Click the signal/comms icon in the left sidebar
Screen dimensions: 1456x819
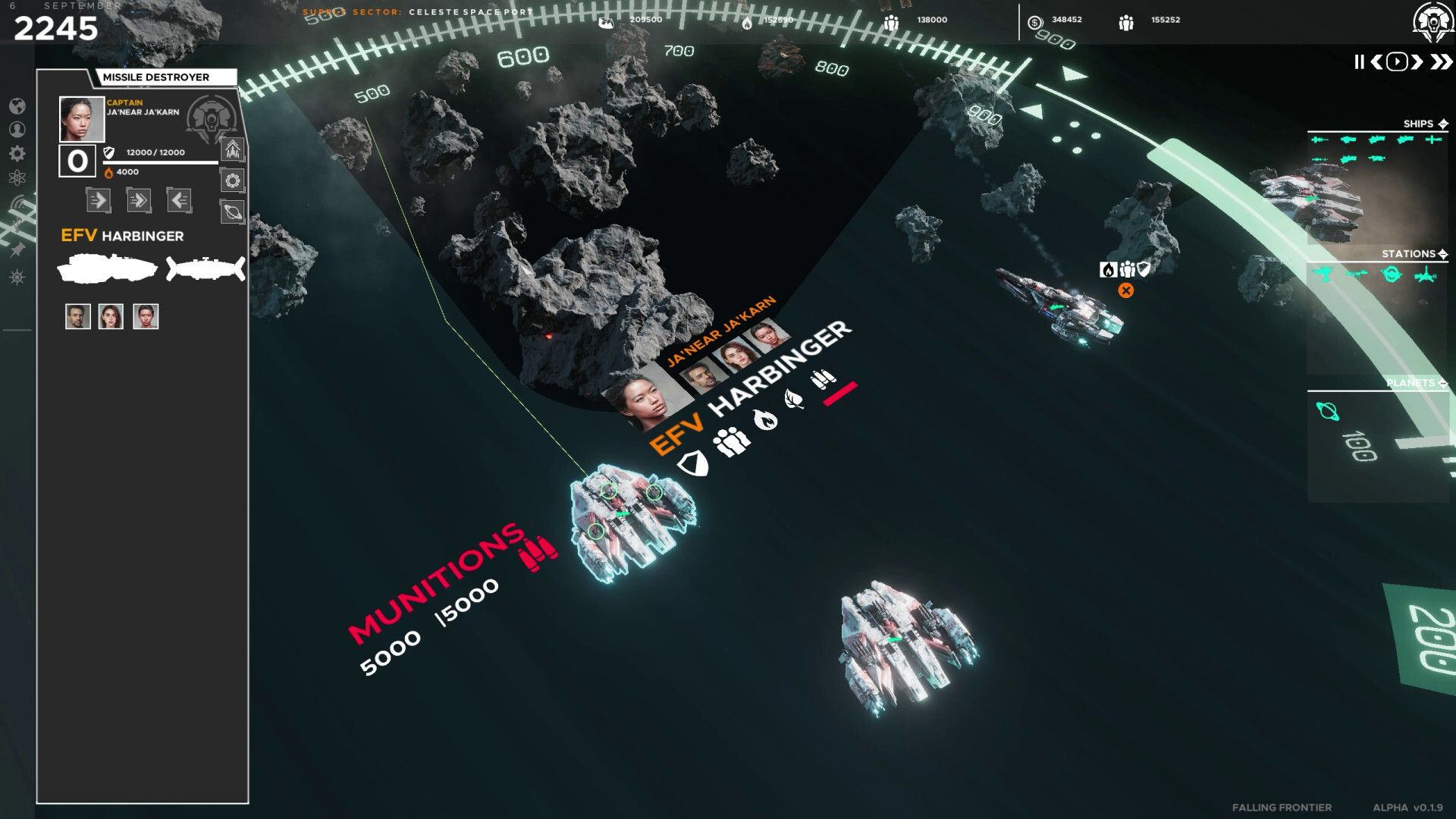(19, 203)
